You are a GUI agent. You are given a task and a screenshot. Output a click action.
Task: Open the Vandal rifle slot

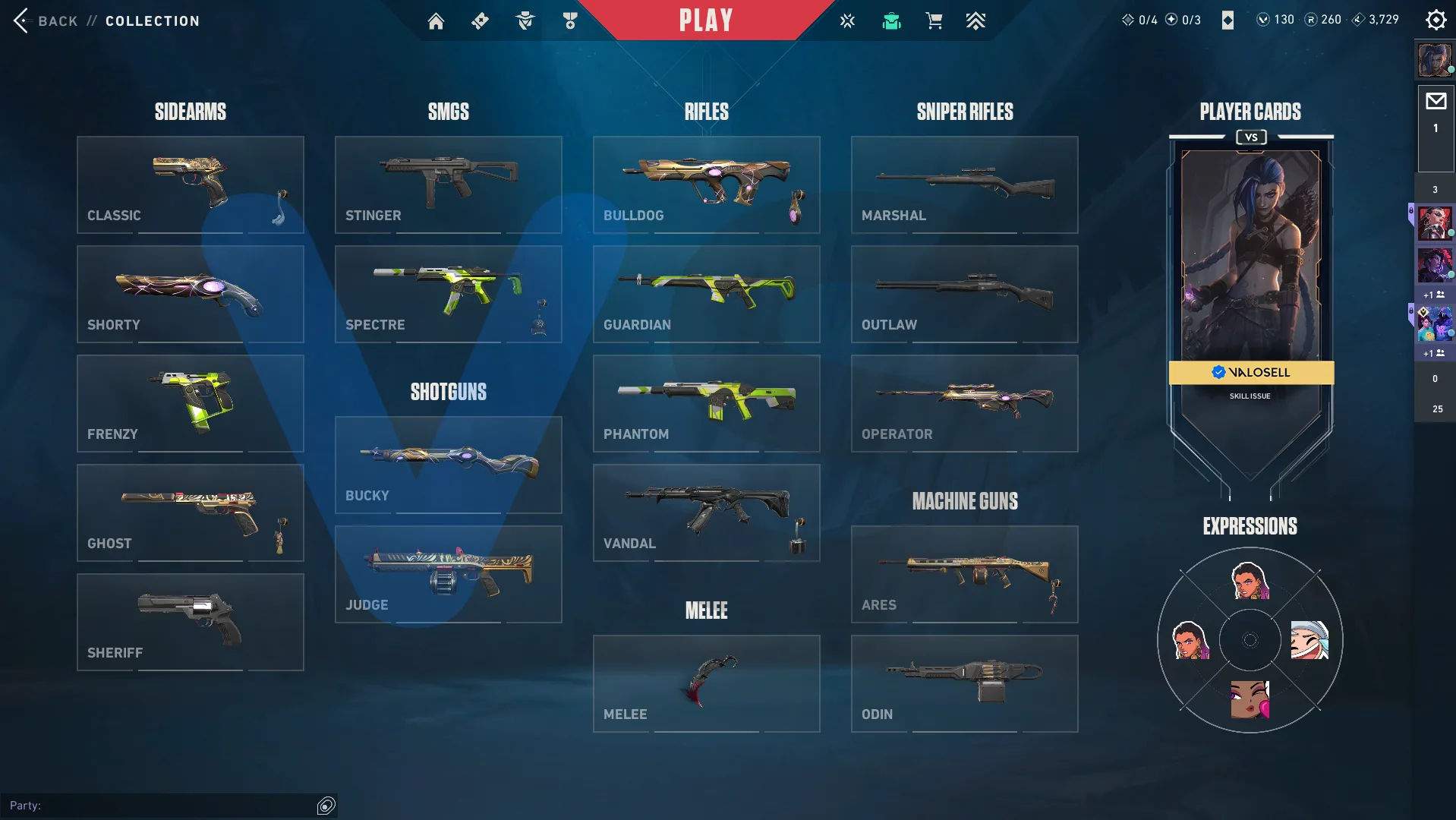[x=706, y=512]
